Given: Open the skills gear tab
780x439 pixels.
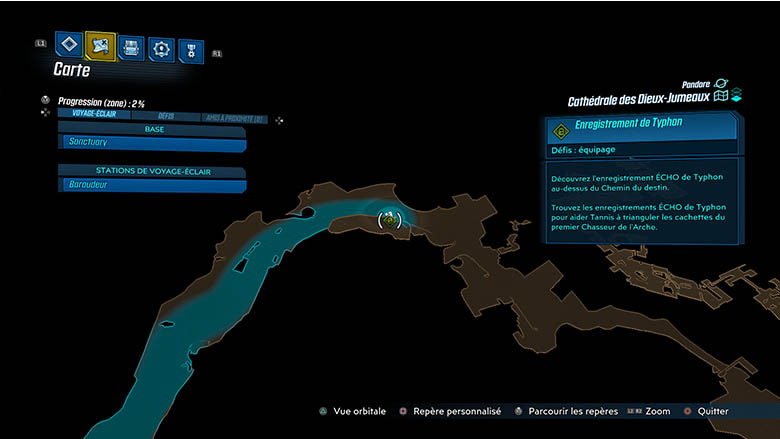Looking at the screenshot, I should [x=161, y=48].
